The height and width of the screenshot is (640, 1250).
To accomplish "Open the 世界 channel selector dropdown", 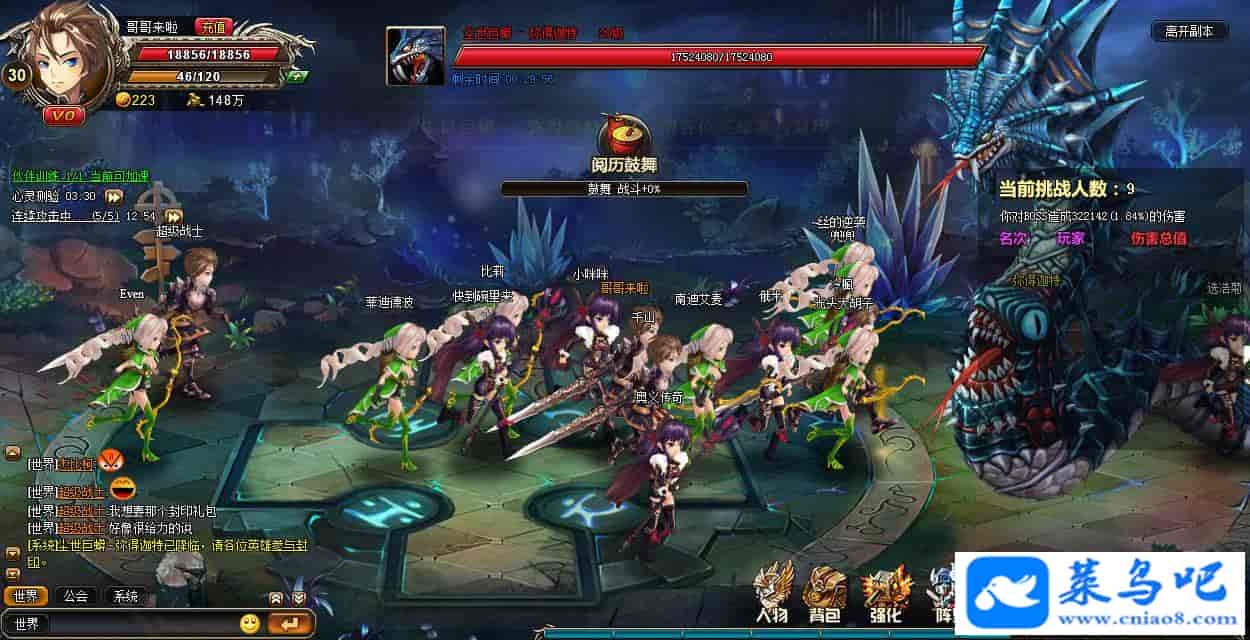I will (26, 624).
